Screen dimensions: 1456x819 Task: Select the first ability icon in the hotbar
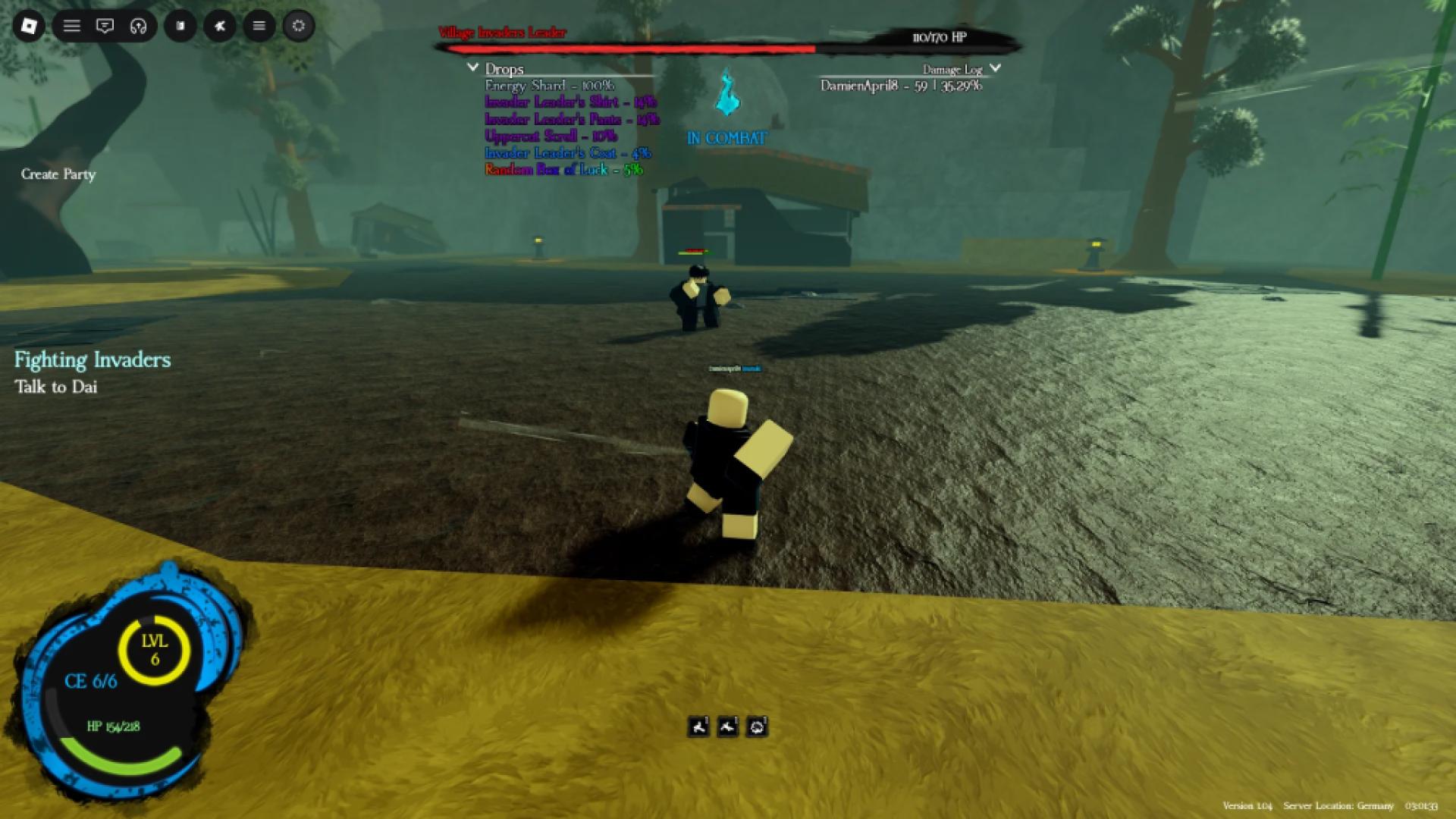click(x=698, y=726)
